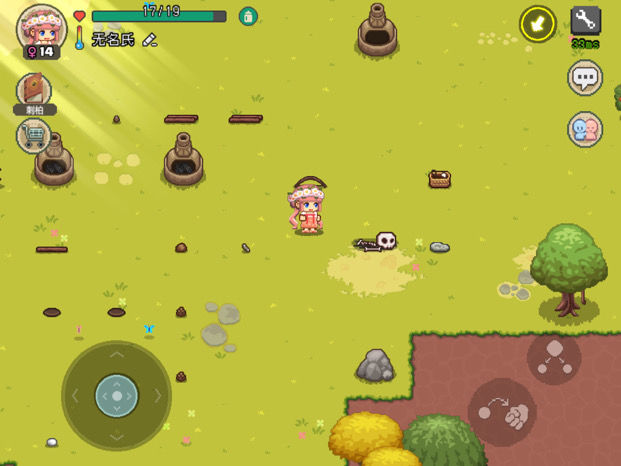The height and width of the screenshot is (466, 621).
Task: Tap the three-node circular action button
Action: tap(554, 359)
